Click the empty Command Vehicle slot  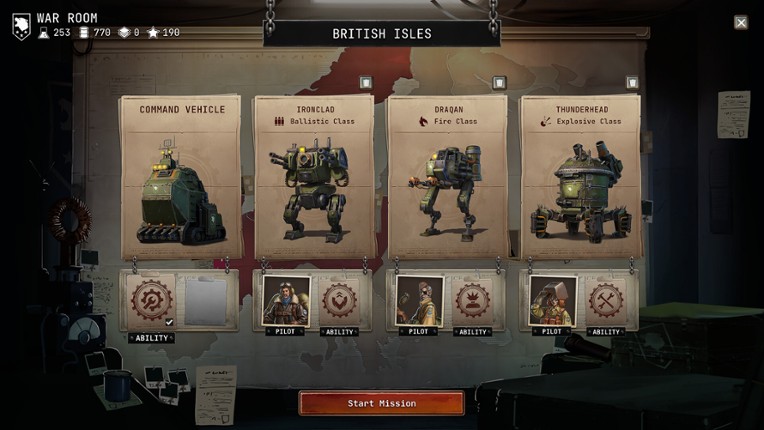point(206,300)
